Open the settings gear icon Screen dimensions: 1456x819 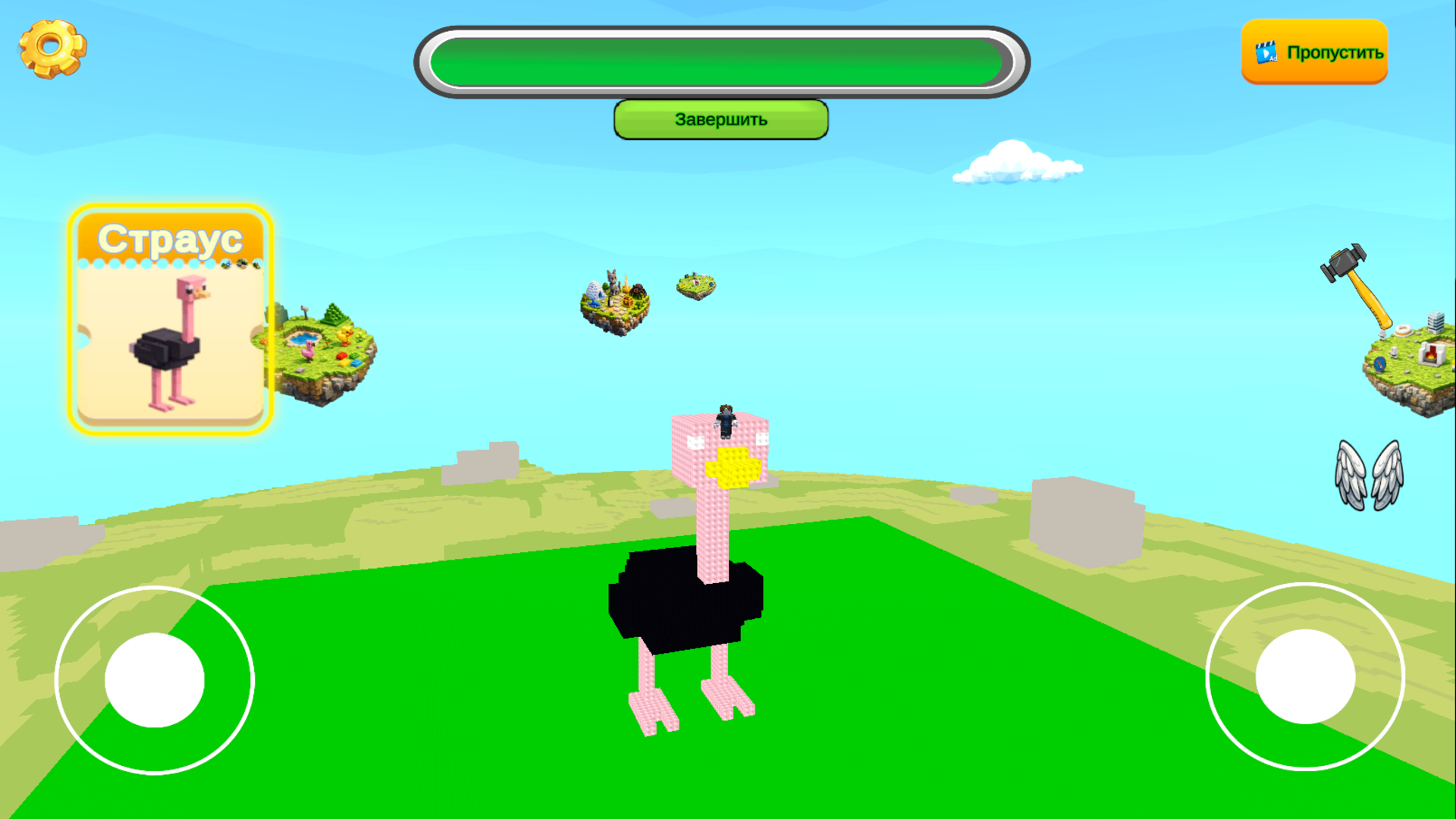[x=50, y=47]
